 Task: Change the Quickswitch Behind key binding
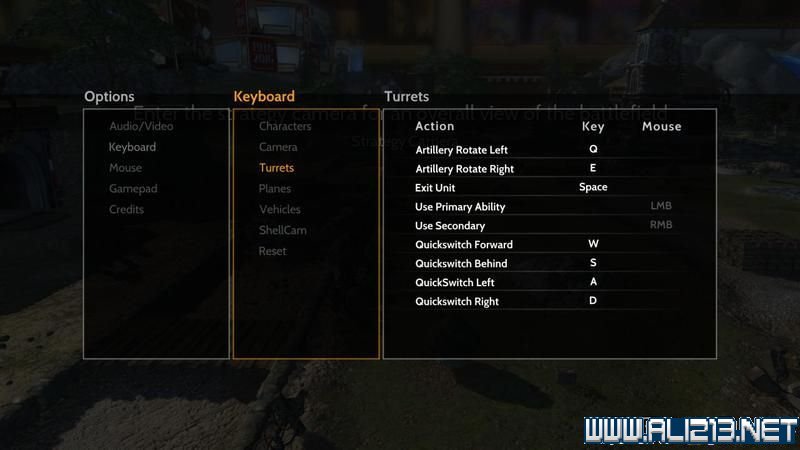point(593,263)
